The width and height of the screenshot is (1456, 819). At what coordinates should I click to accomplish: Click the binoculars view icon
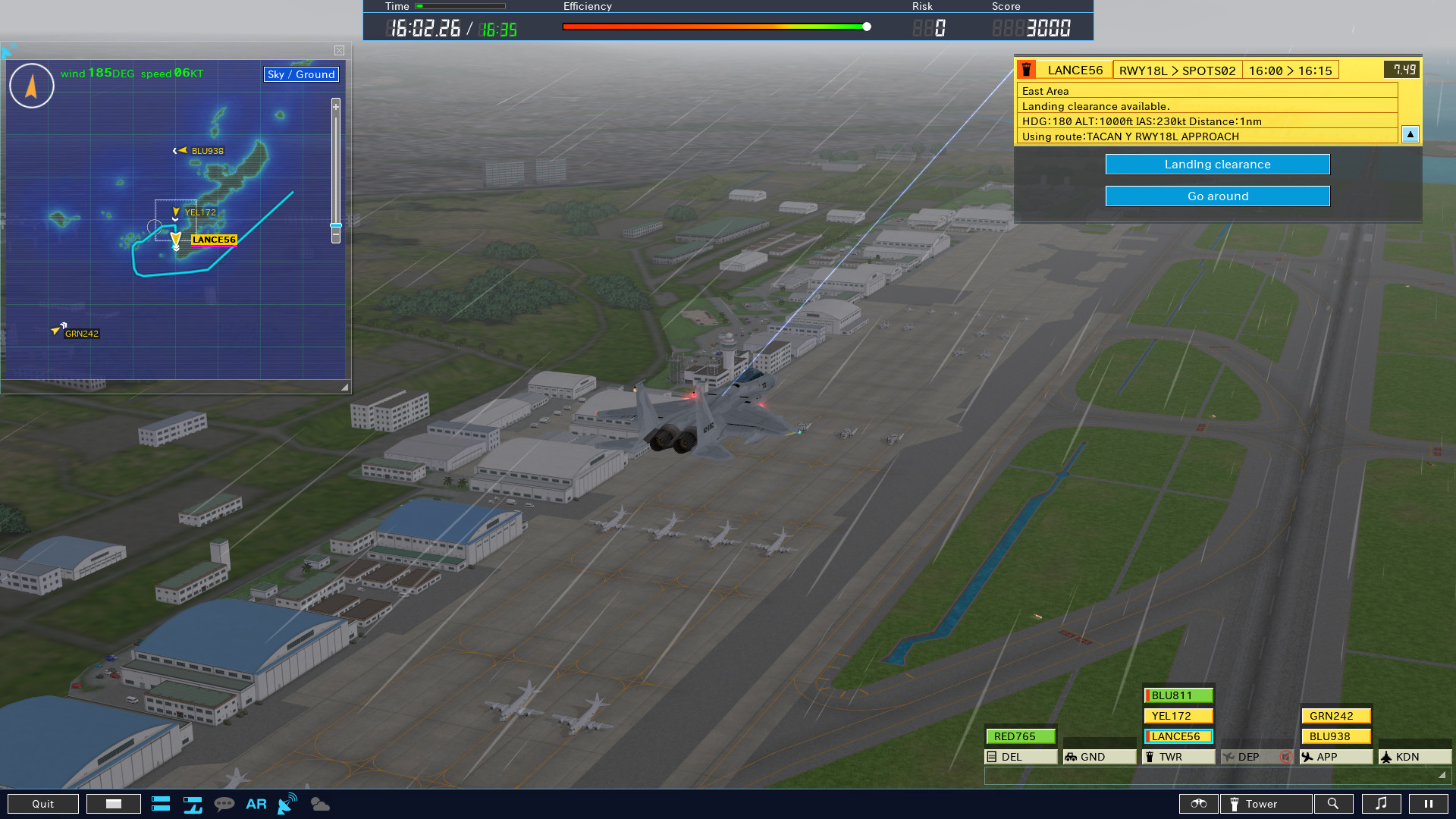1199,804
